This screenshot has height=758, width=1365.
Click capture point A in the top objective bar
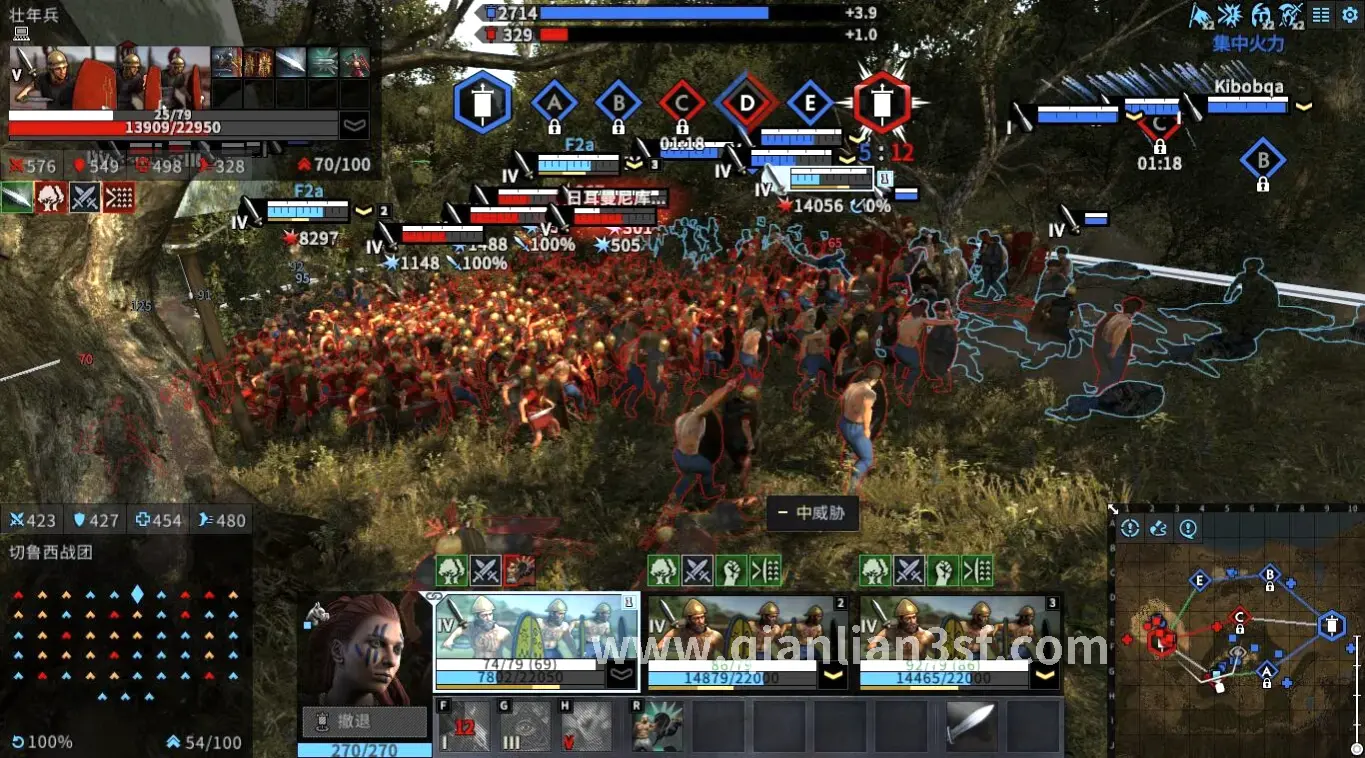pyautogui.click(x=554, y=102)
